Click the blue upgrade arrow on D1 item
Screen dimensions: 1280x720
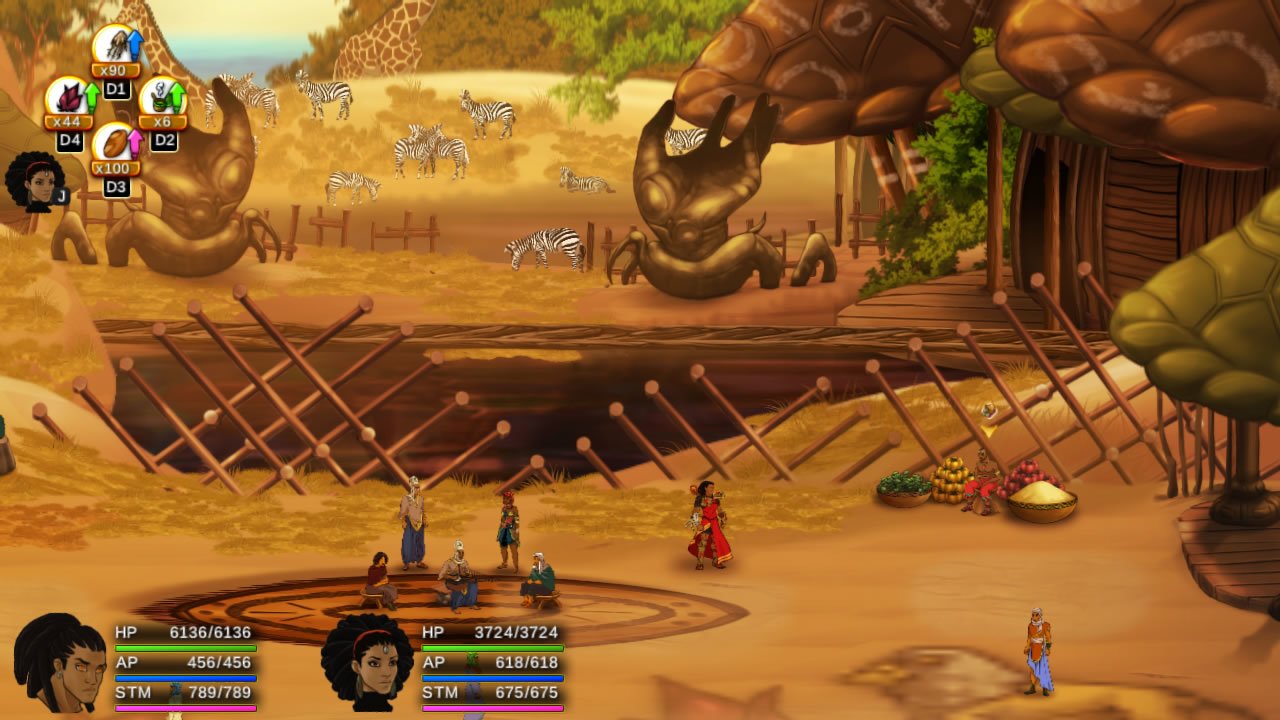134,43
